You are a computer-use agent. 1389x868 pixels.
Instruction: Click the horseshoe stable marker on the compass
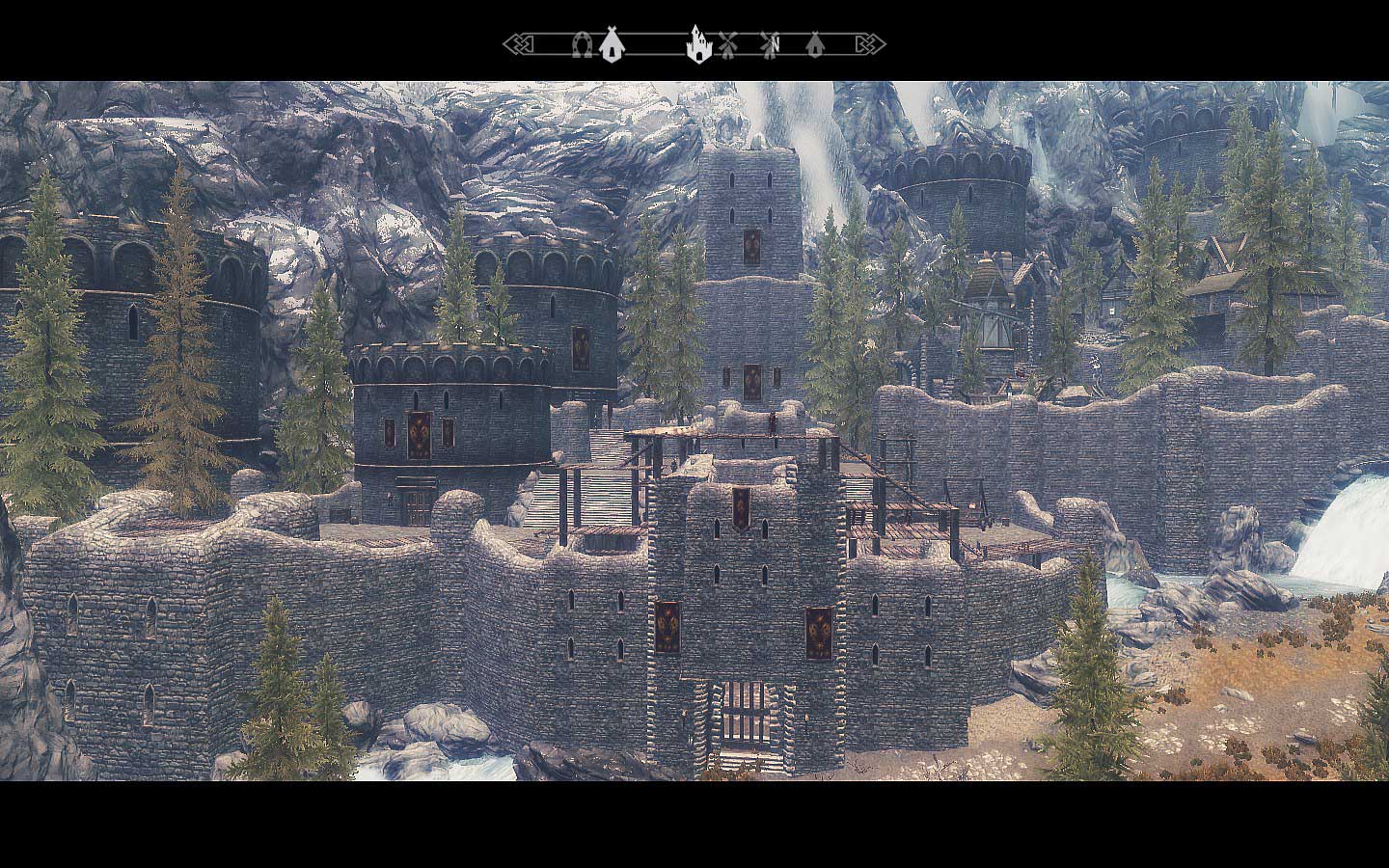click(x=582, y=44)
